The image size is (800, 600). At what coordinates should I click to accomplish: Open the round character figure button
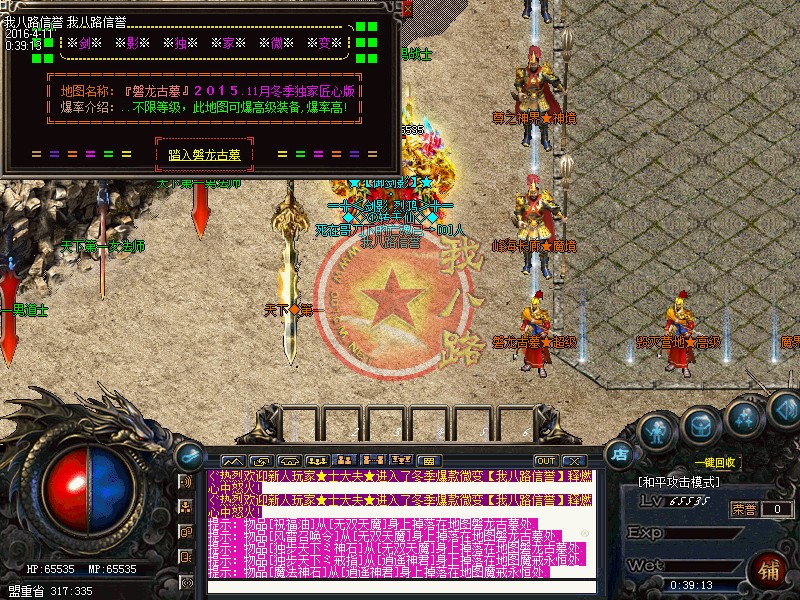(x=657, y=431)
